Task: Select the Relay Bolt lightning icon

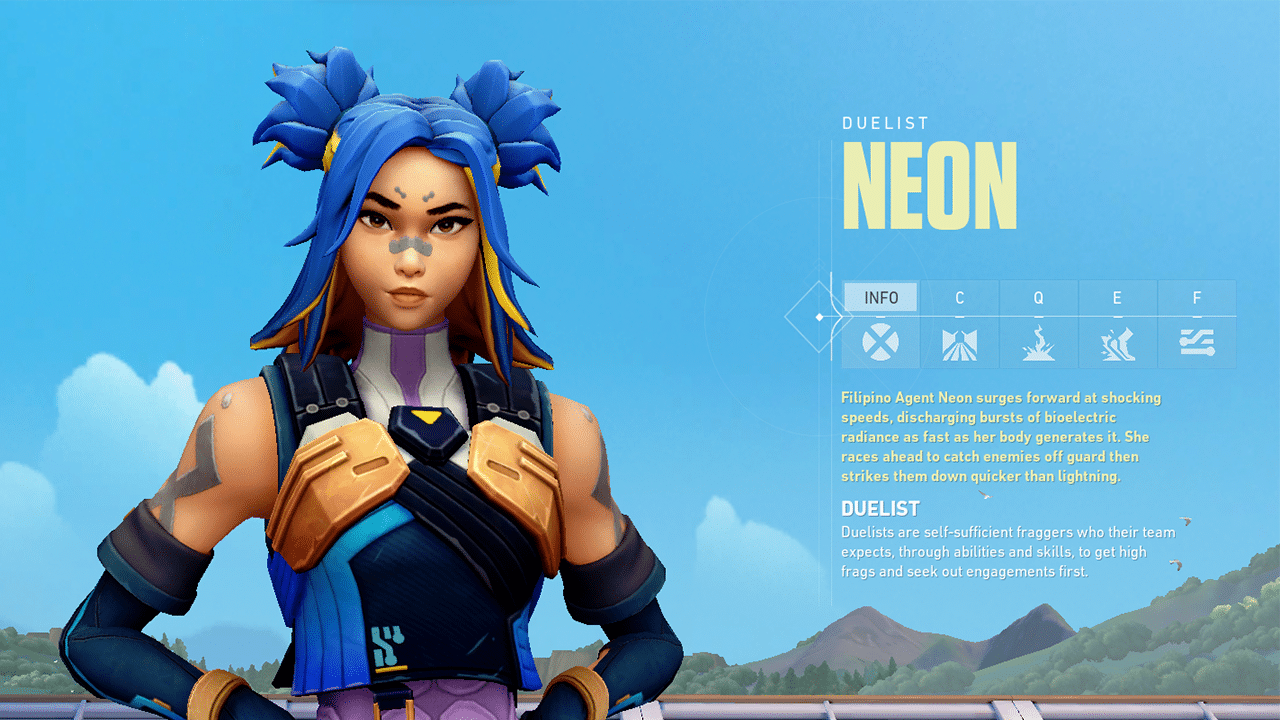Action: (x=1038, y=343)
